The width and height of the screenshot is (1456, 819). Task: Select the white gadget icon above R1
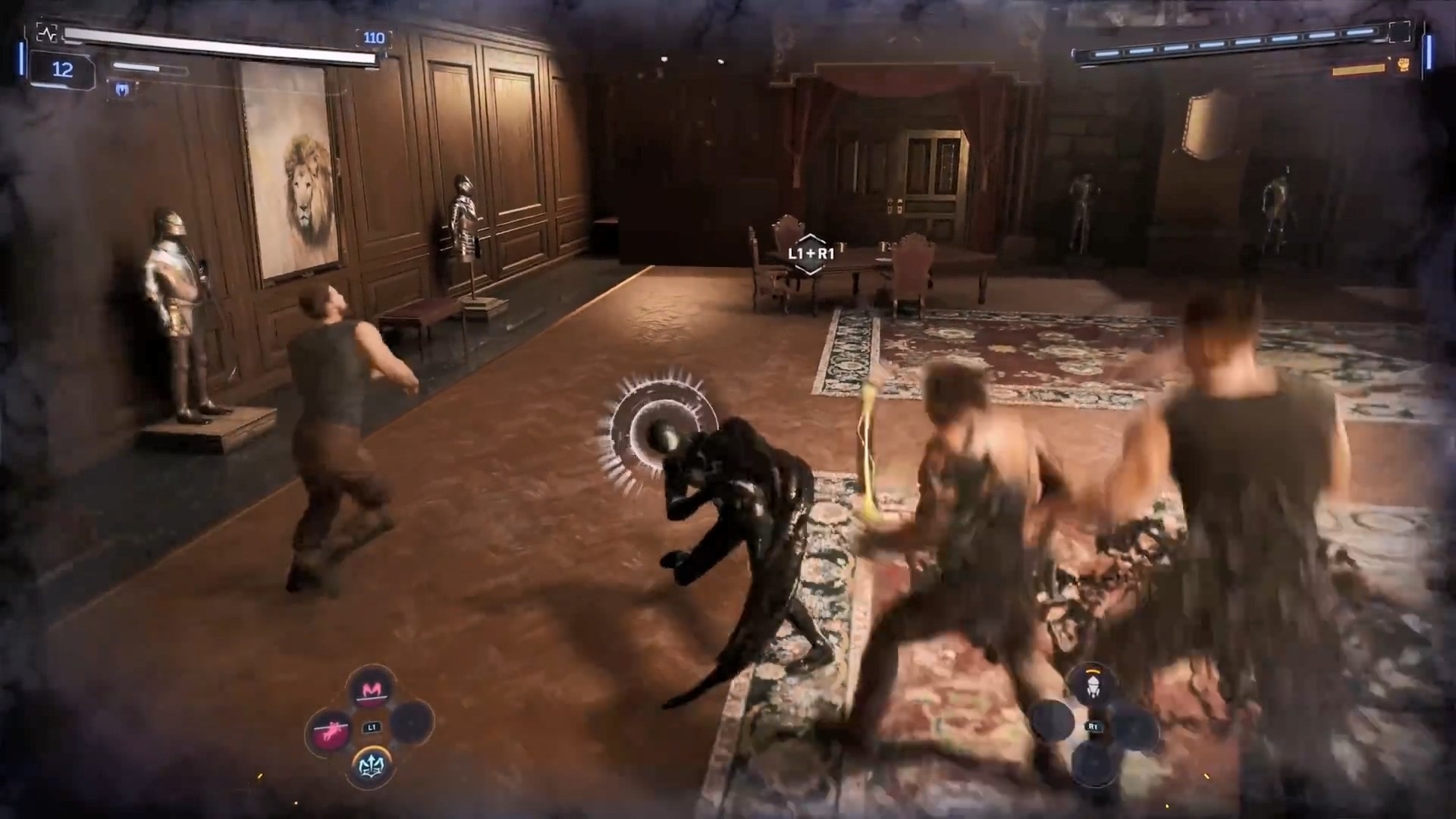[1093, 686]
